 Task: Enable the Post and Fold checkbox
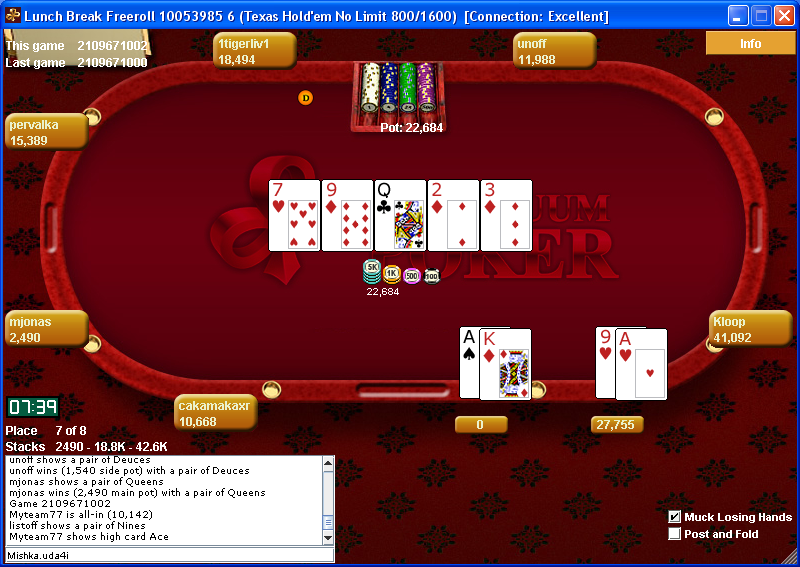tap(675, 534)
